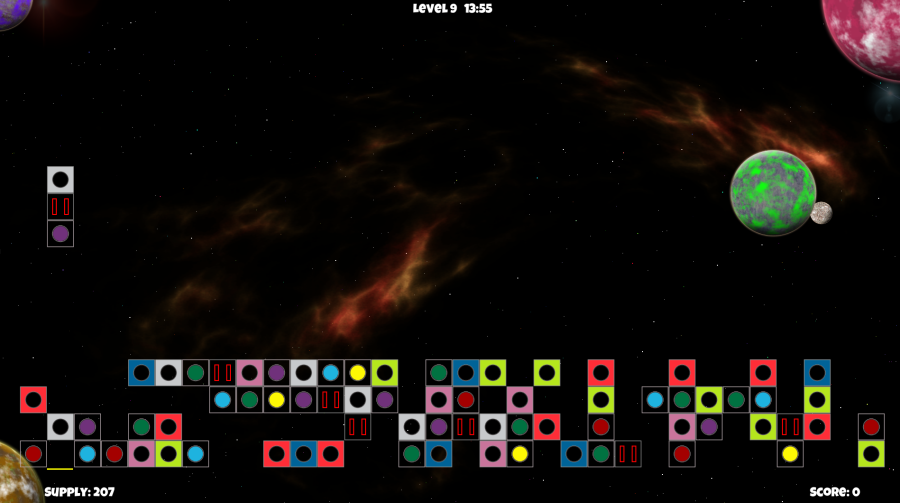Click the red bars tile on the falling piece
Image resolution: width=900 pixels, height=503 pixels.
[60, 207]
